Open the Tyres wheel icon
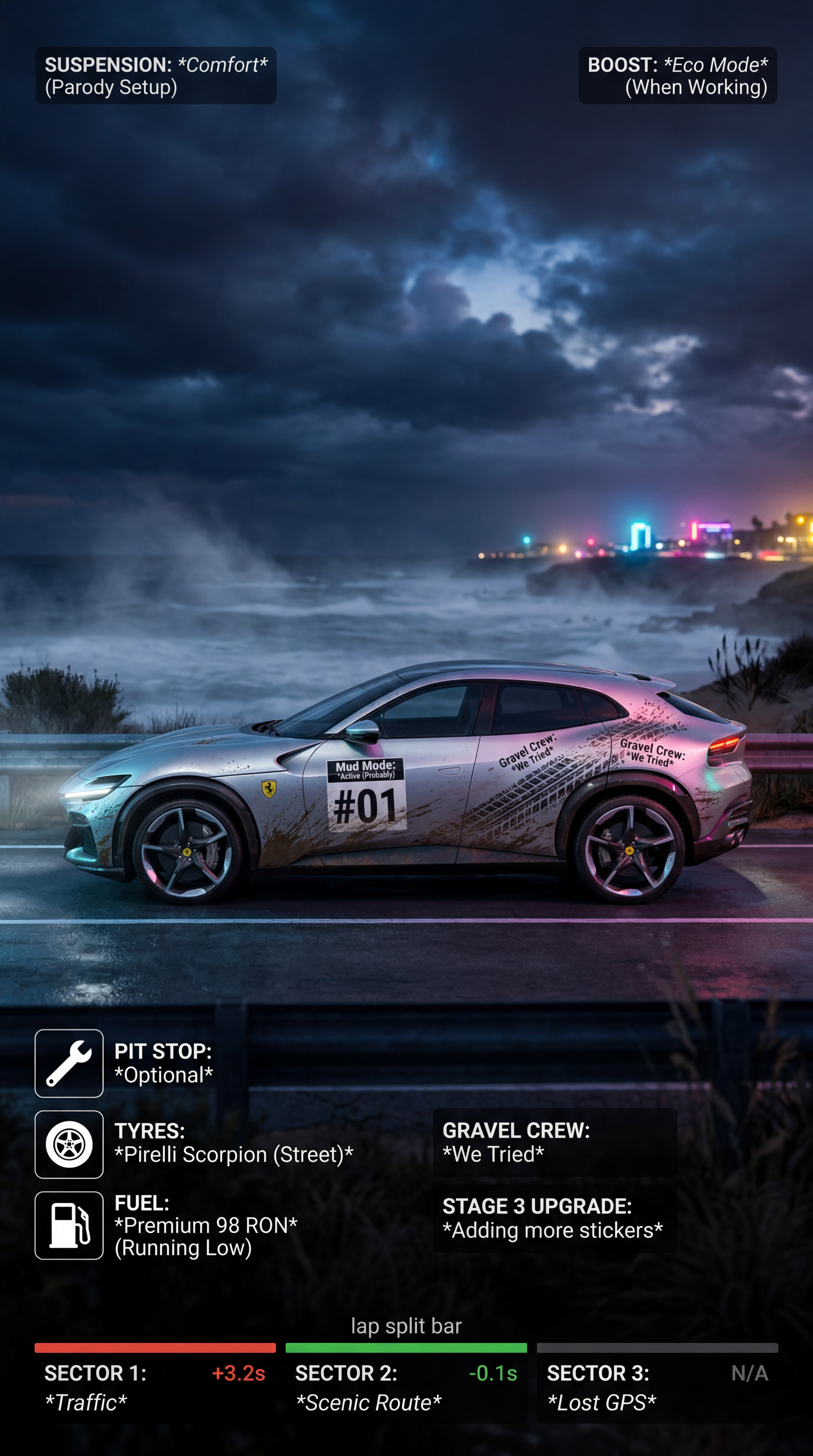 pos(69,1145)
